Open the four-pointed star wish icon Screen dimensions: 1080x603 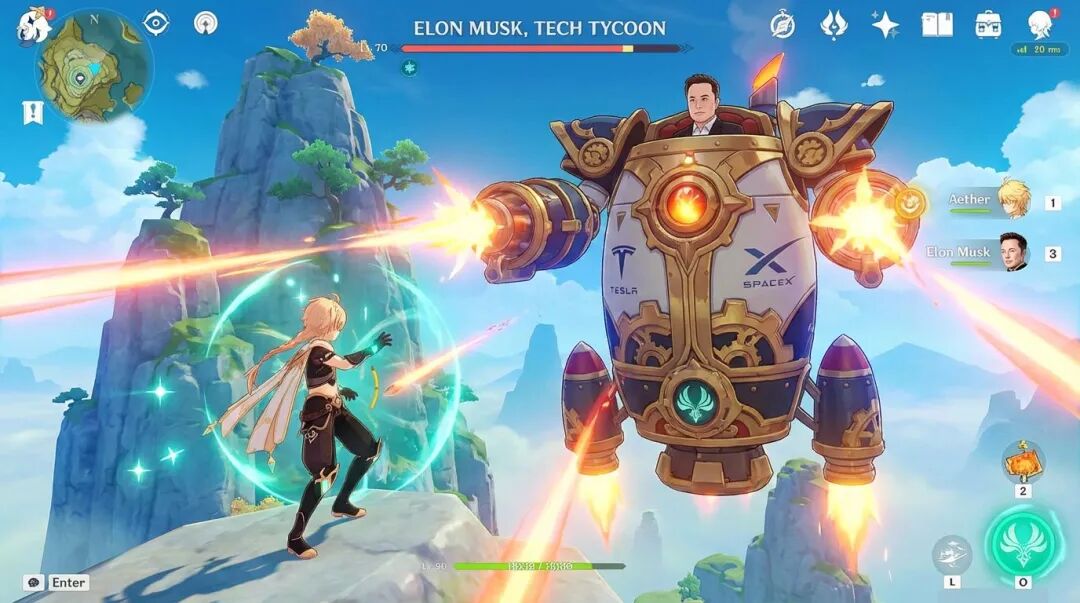[x=885, y=25]
